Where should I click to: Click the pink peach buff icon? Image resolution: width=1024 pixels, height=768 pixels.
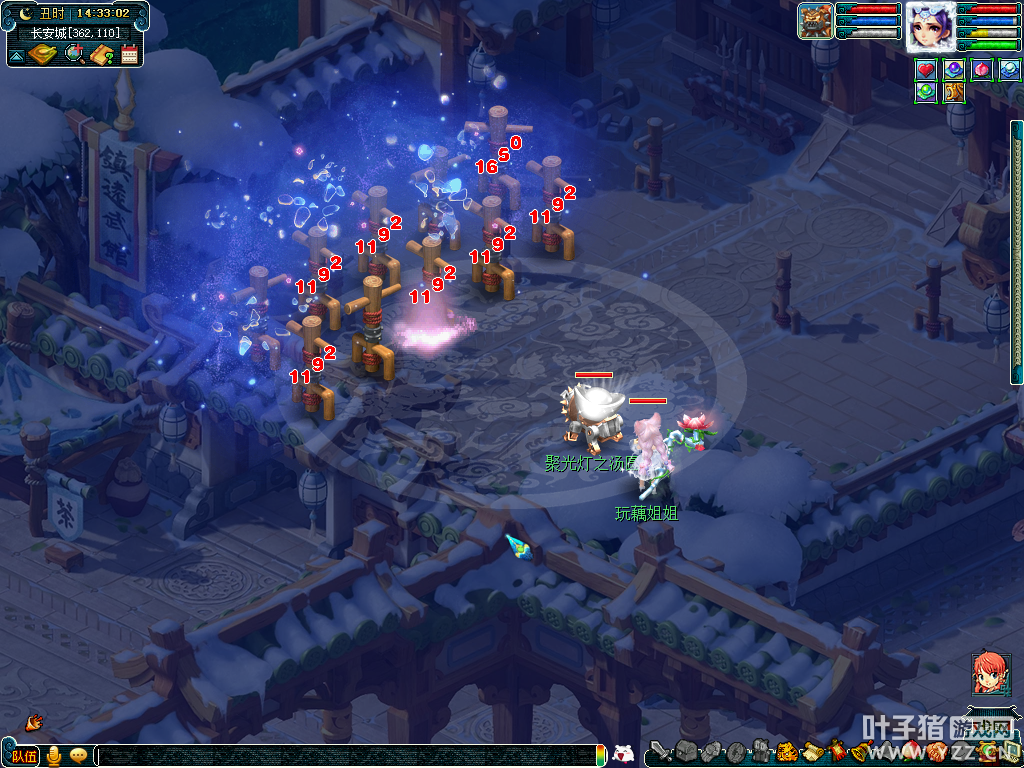(x=982, y=70)
